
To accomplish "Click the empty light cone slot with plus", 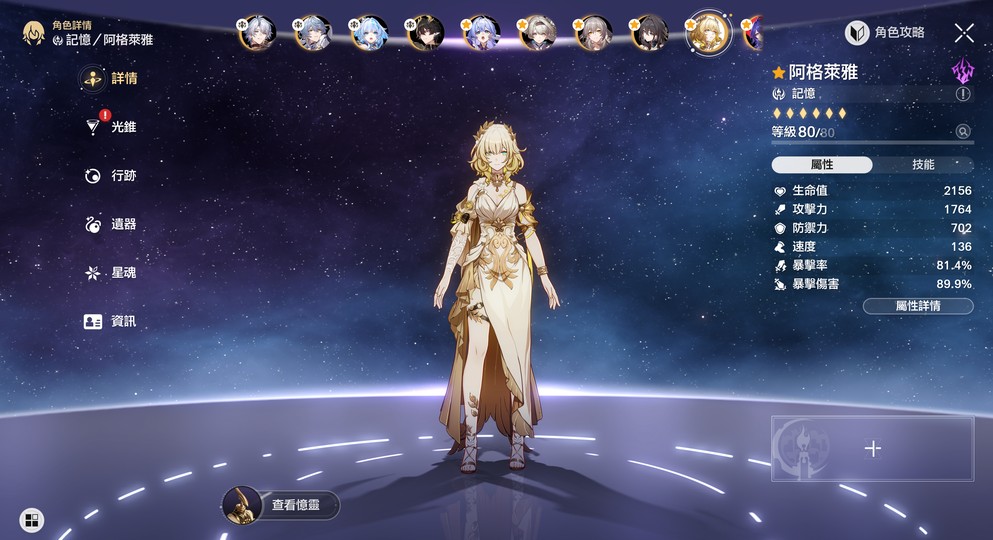I will (x=872, y=449).
